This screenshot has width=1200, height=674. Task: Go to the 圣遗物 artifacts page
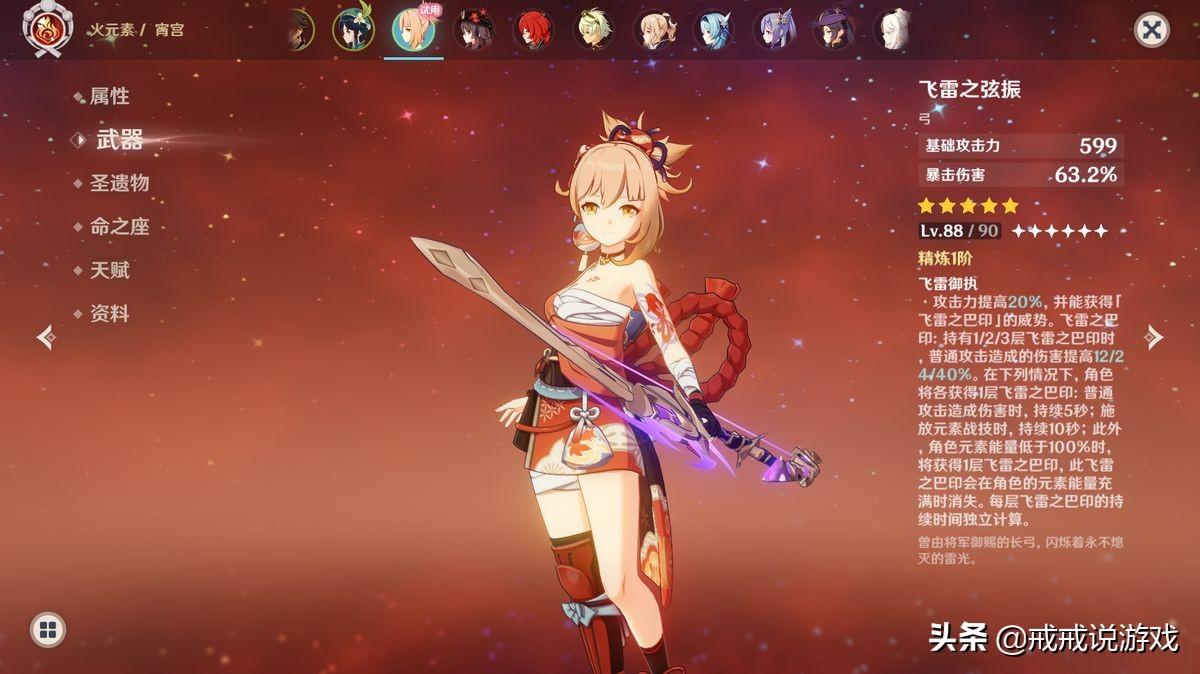[x=119, y=183]
